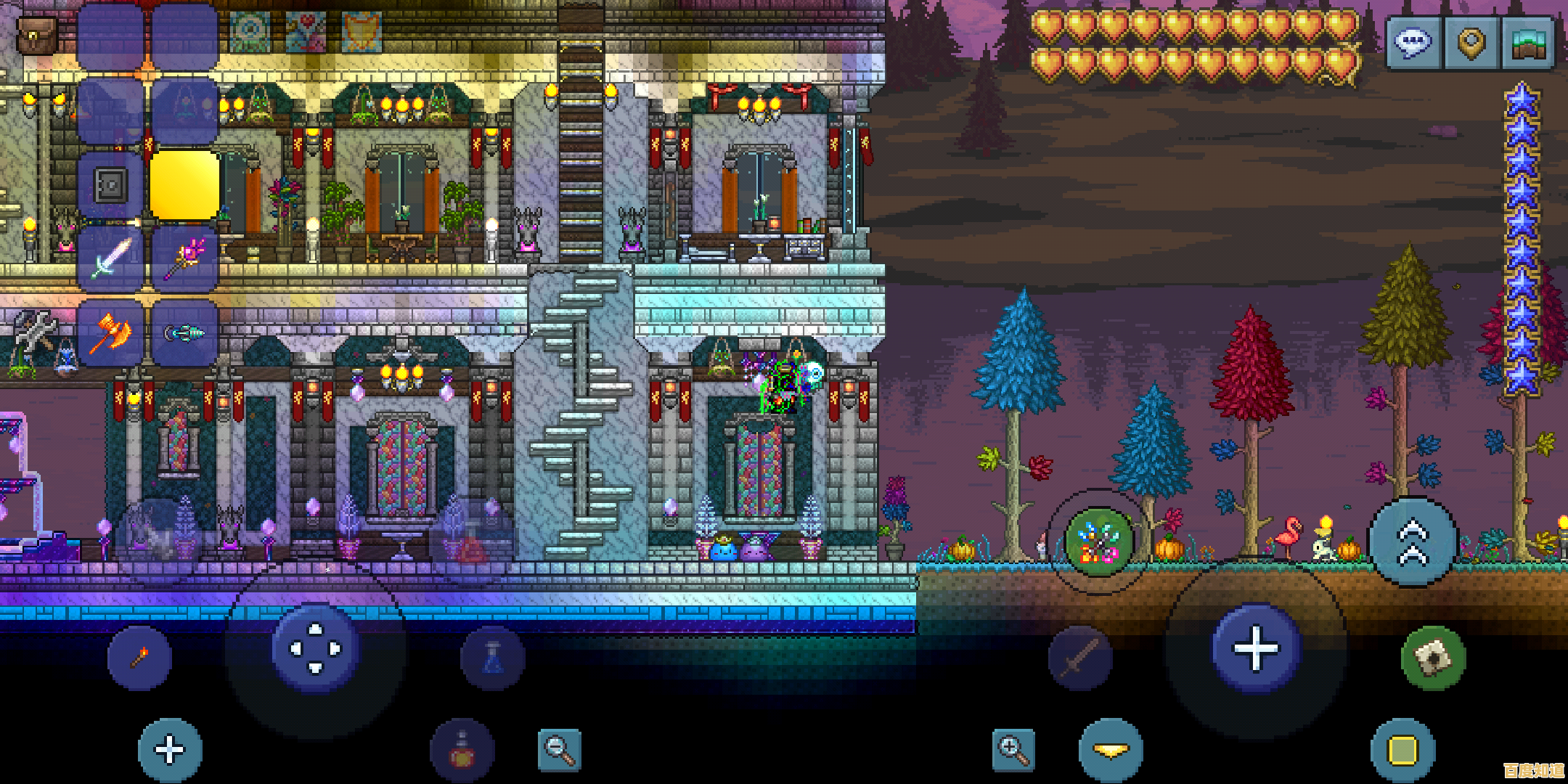Tap the yellow down-arrow drop button

point(1111,751)
